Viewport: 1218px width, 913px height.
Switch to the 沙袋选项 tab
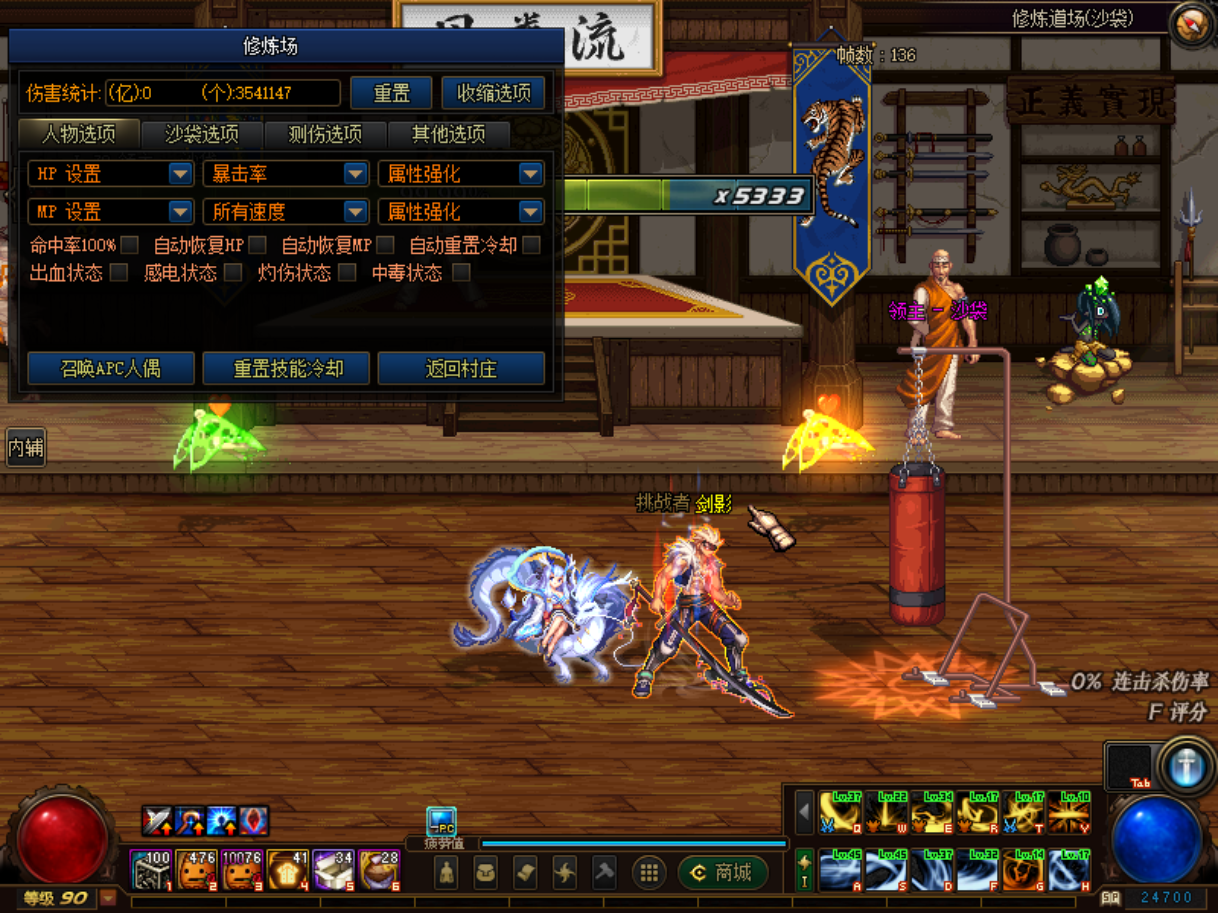201,134
